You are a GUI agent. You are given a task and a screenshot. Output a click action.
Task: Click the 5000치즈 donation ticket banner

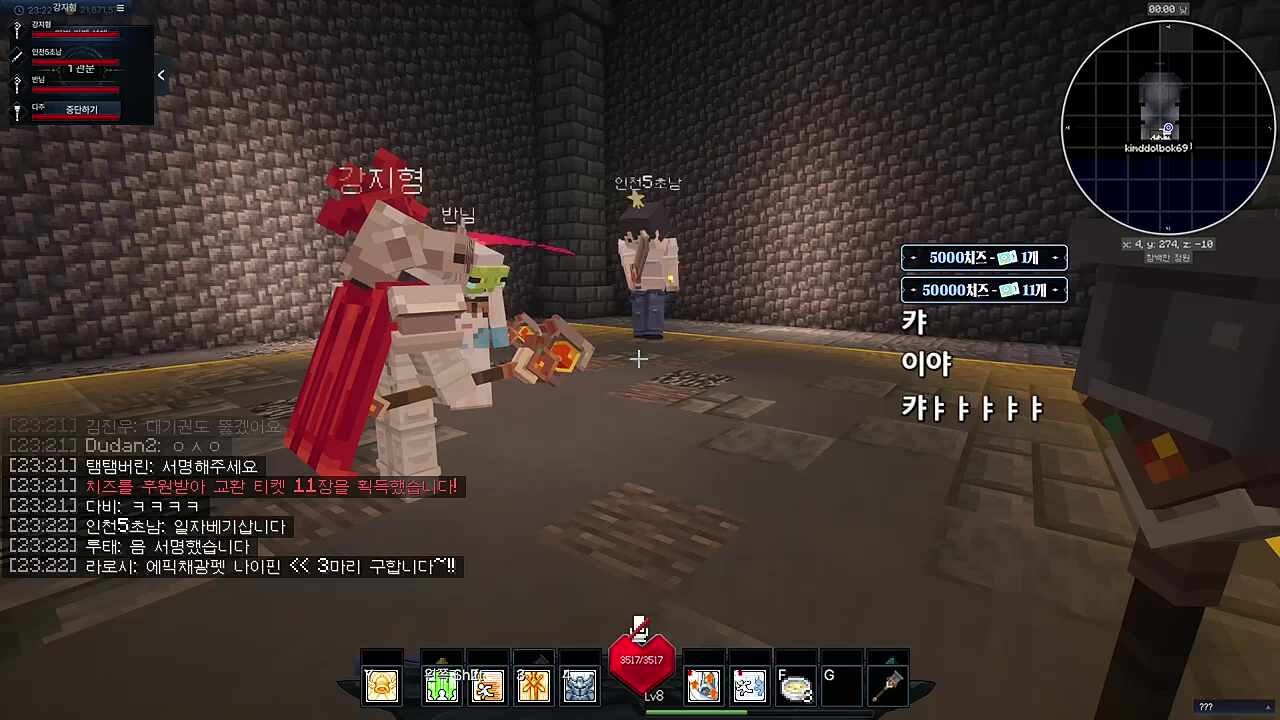pos(984,258)
